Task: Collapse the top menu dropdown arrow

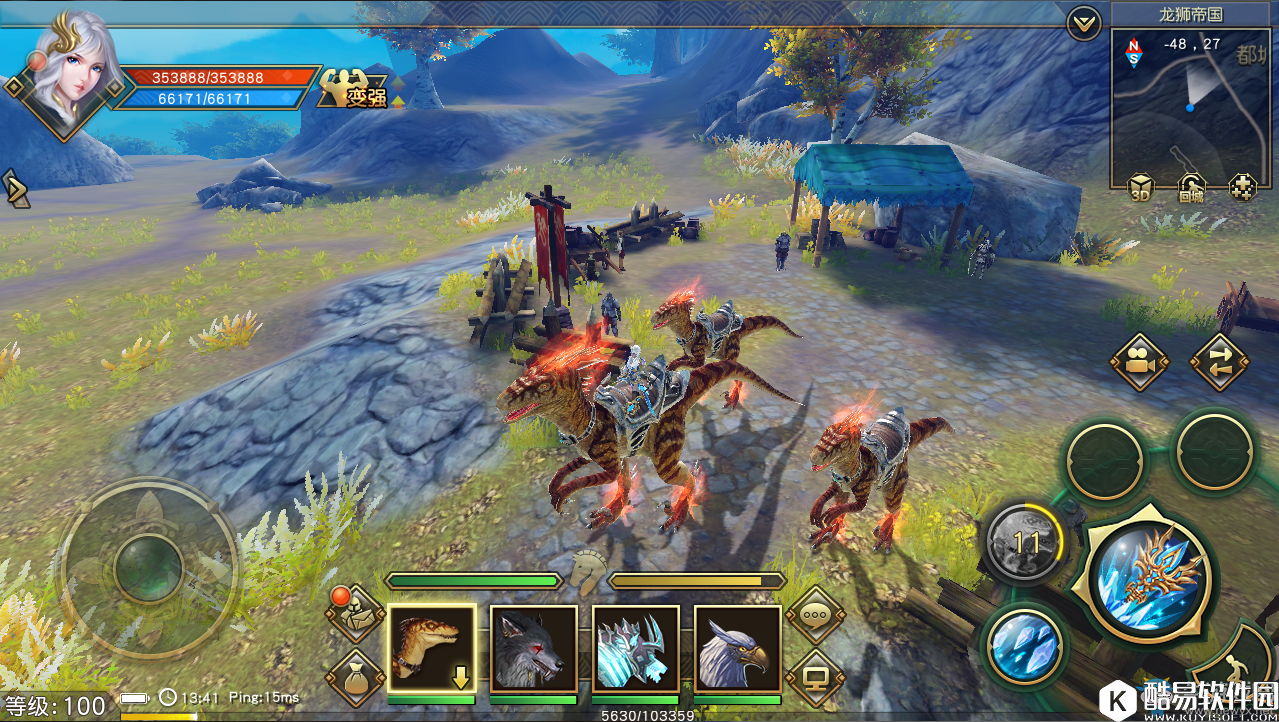Action: click(1084, 22)
